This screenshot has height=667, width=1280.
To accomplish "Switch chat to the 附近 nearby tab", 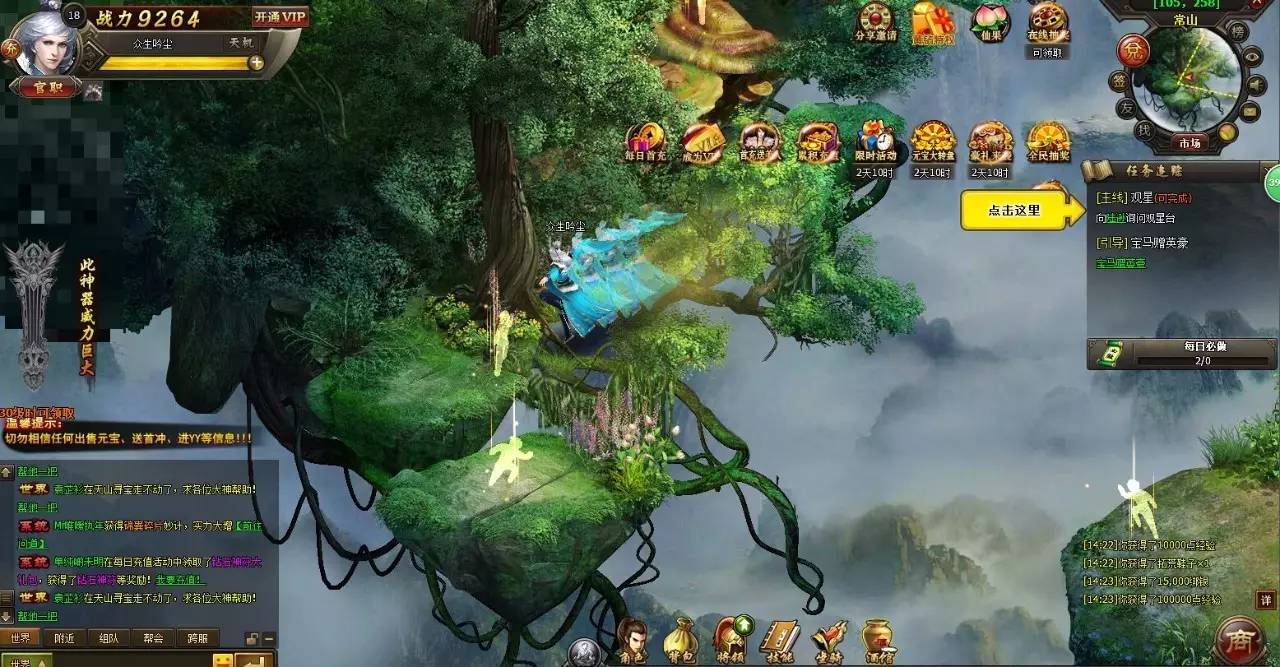I will point(65,638).
